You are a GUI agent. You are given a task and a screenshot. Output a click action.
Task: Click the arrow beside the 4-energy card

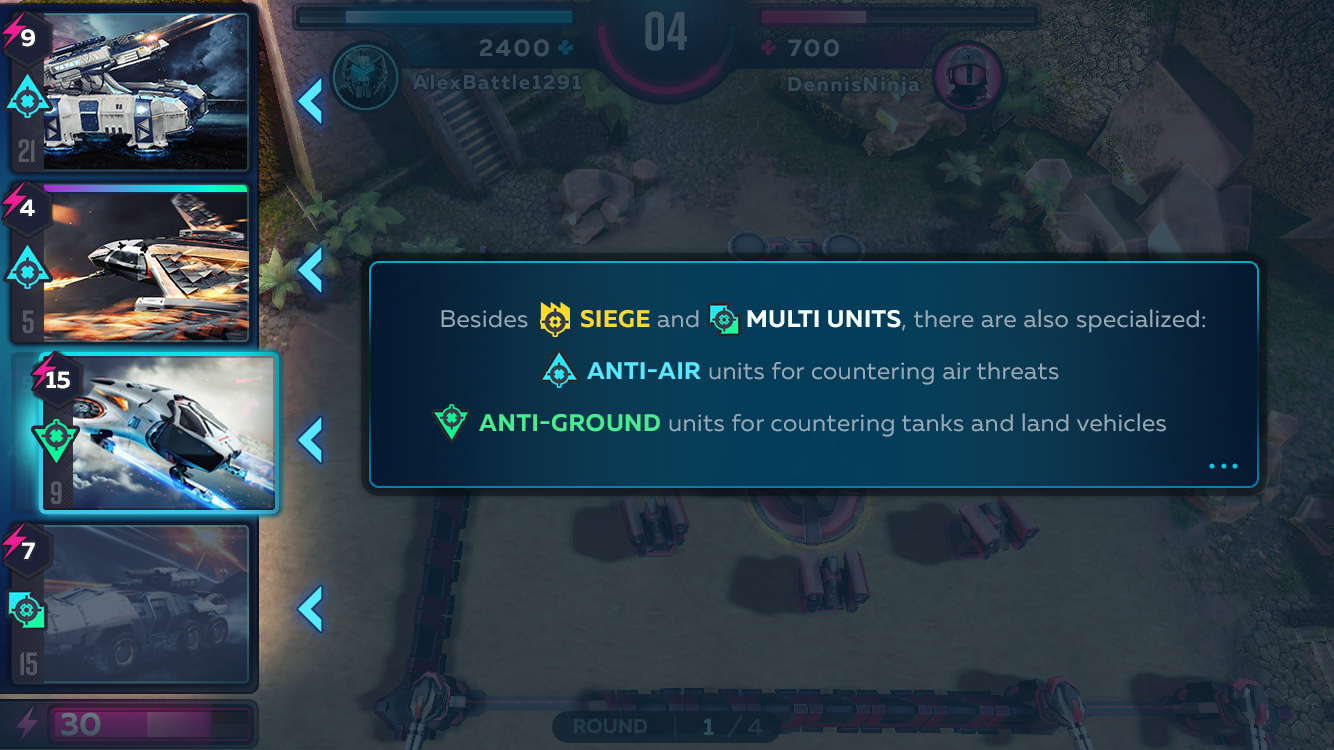(311, 269)
